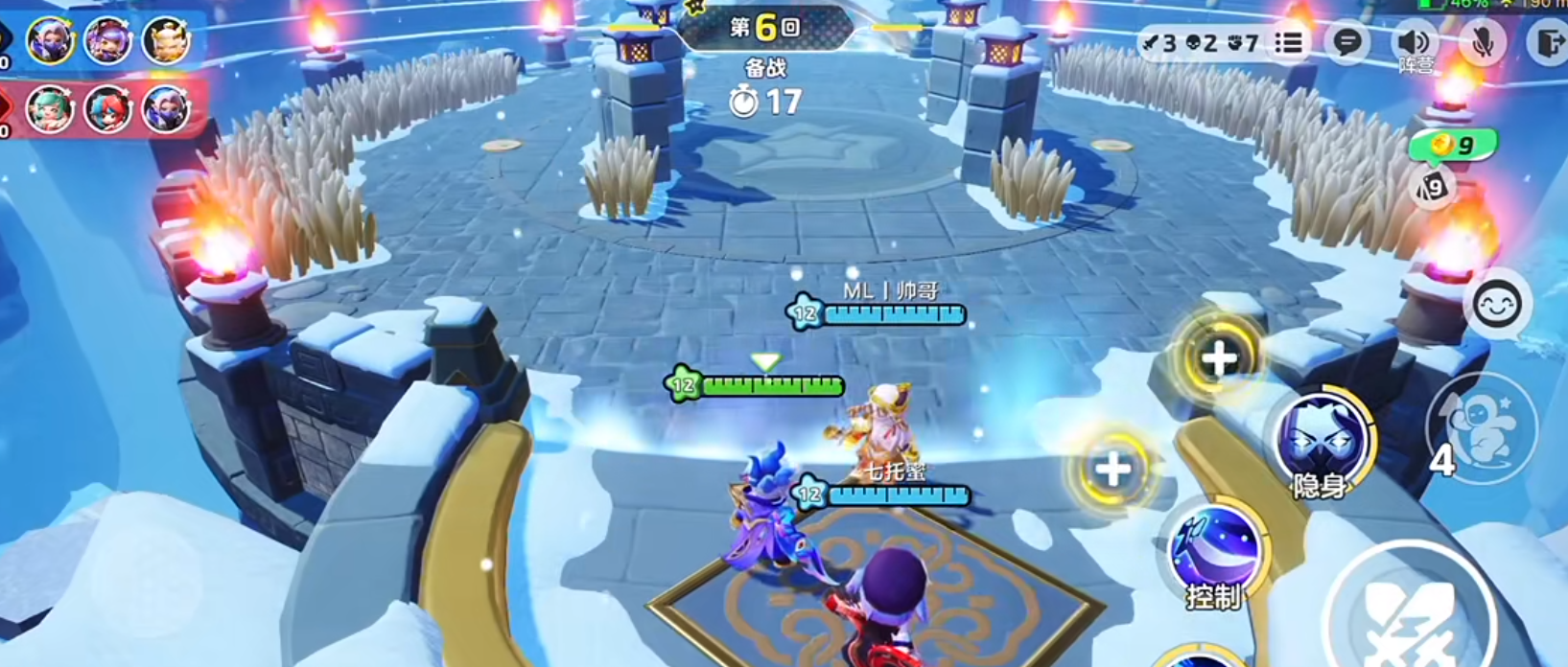Select the red-and-blue-haired enemy portrait
The height and width of the screenshot is (667, 1568).
click(107, 109)
